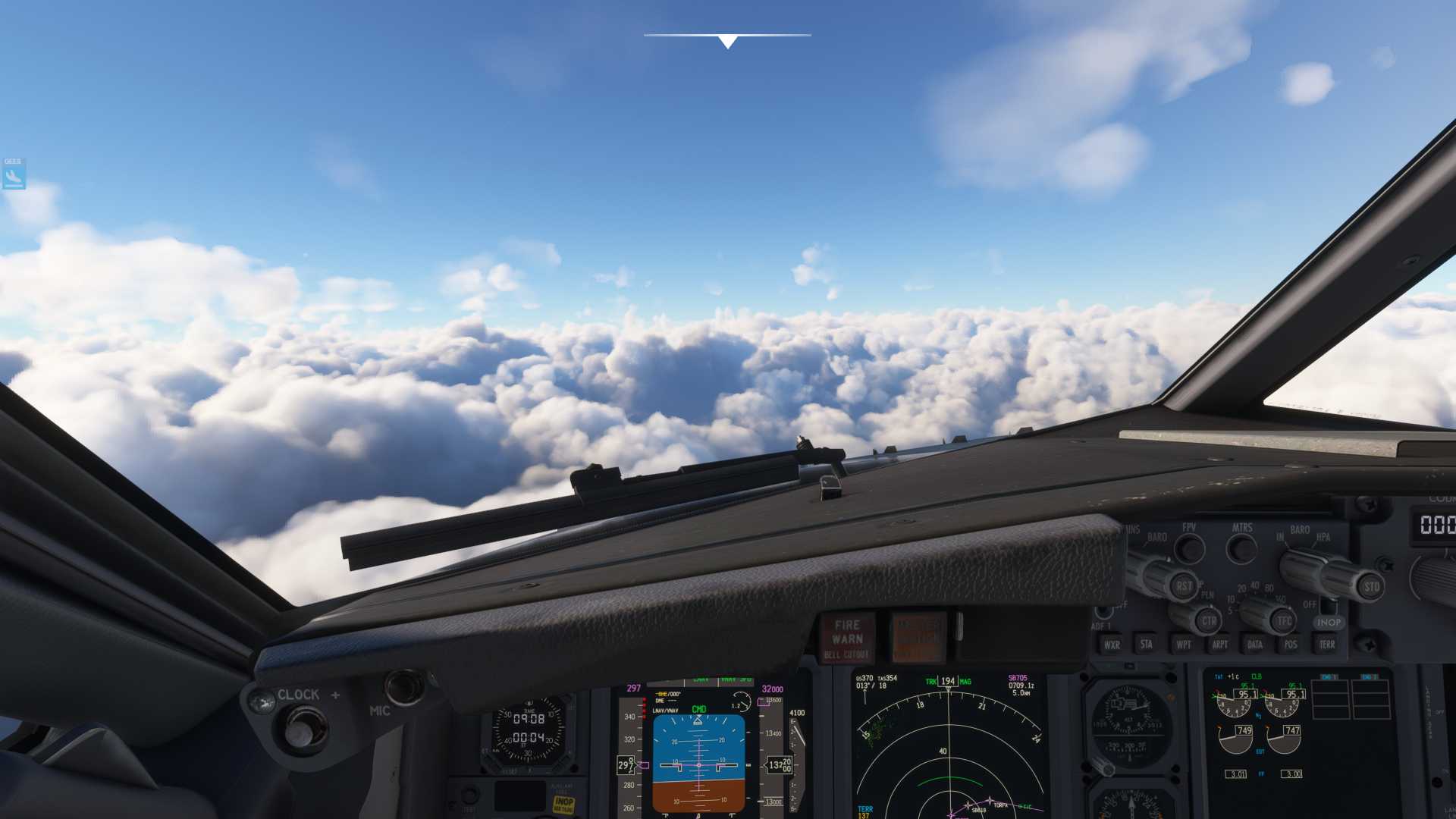Select the TERR terrain display button

[1327, 645]
